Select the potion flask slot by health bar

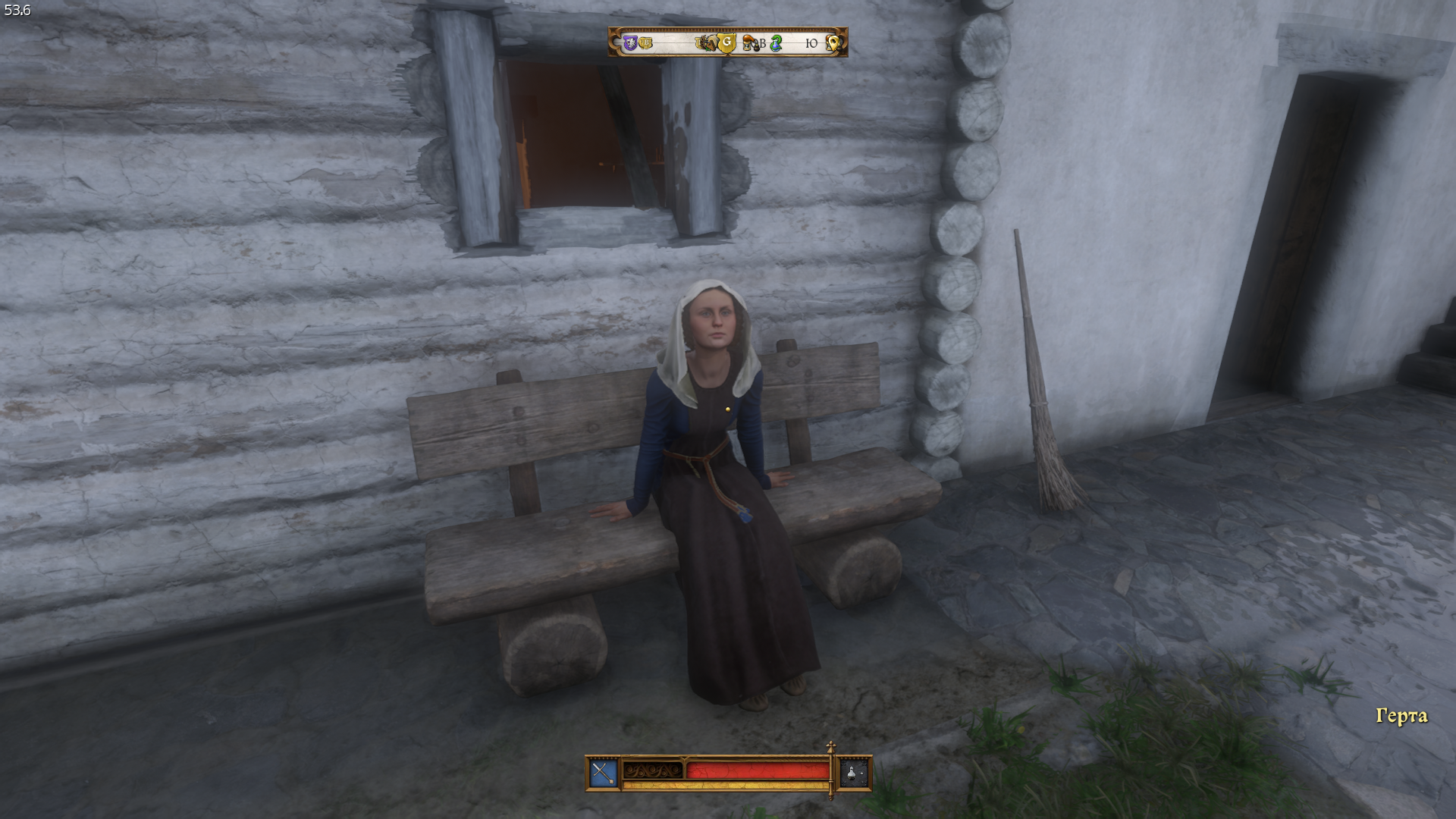[855, 773]
